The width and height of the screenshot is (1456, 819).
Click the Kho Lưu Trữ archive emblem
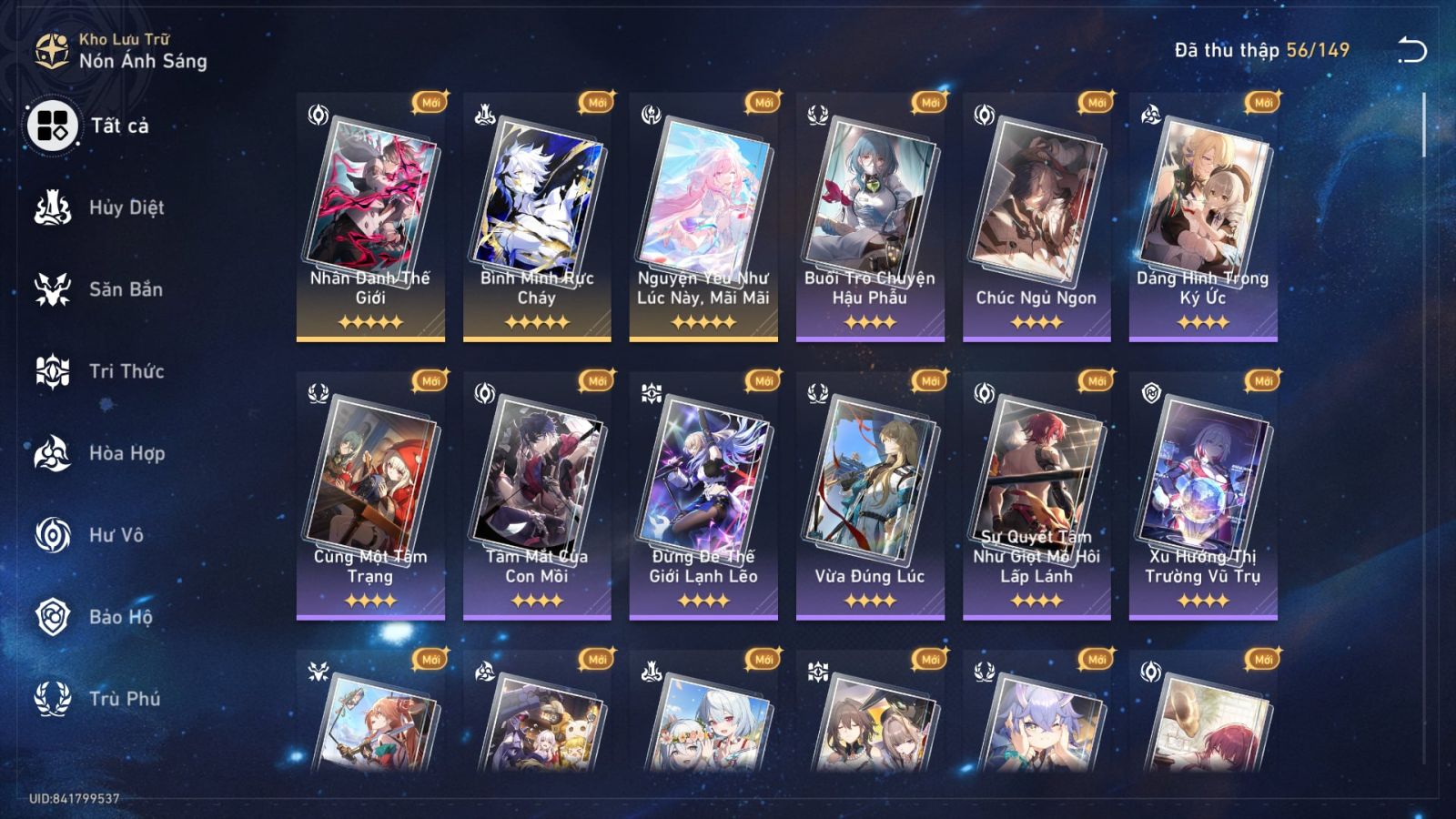click(50, 48)
